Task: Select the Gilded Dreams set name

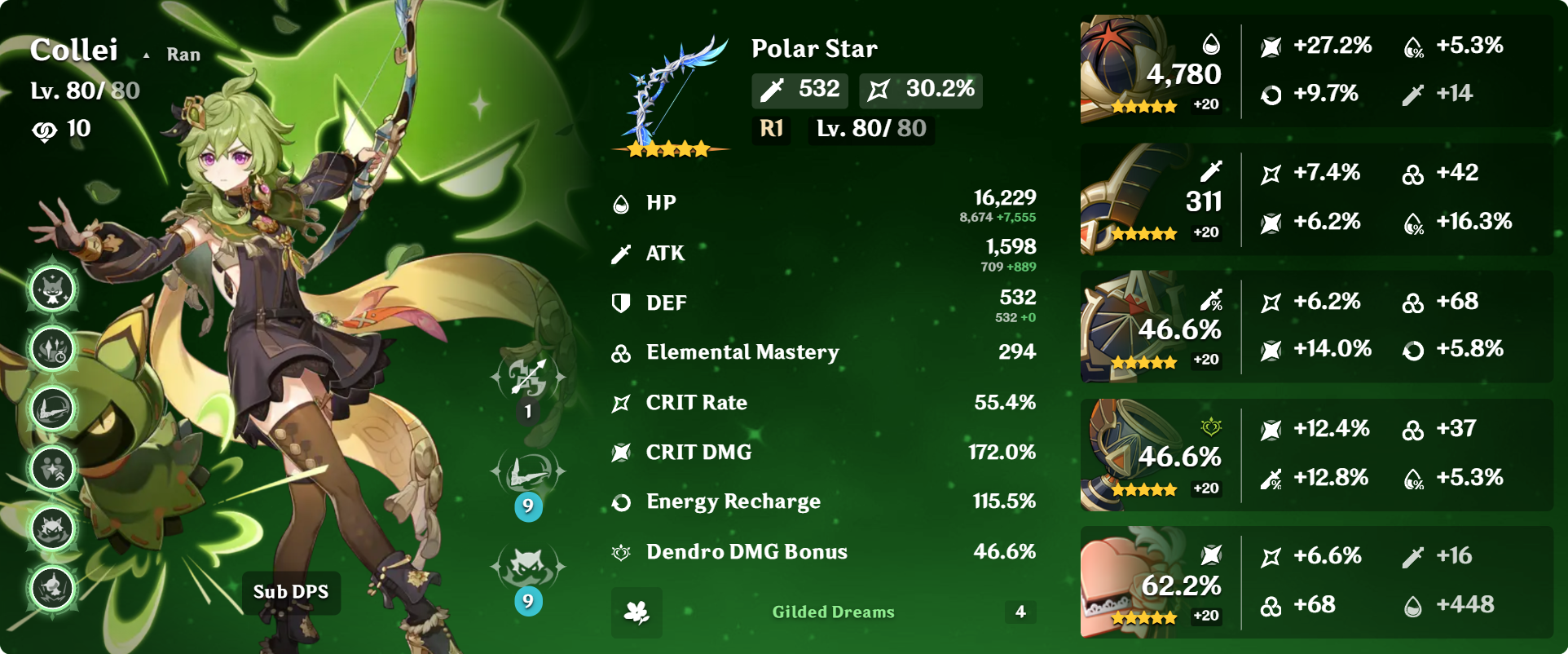Action: coord(833,612)
